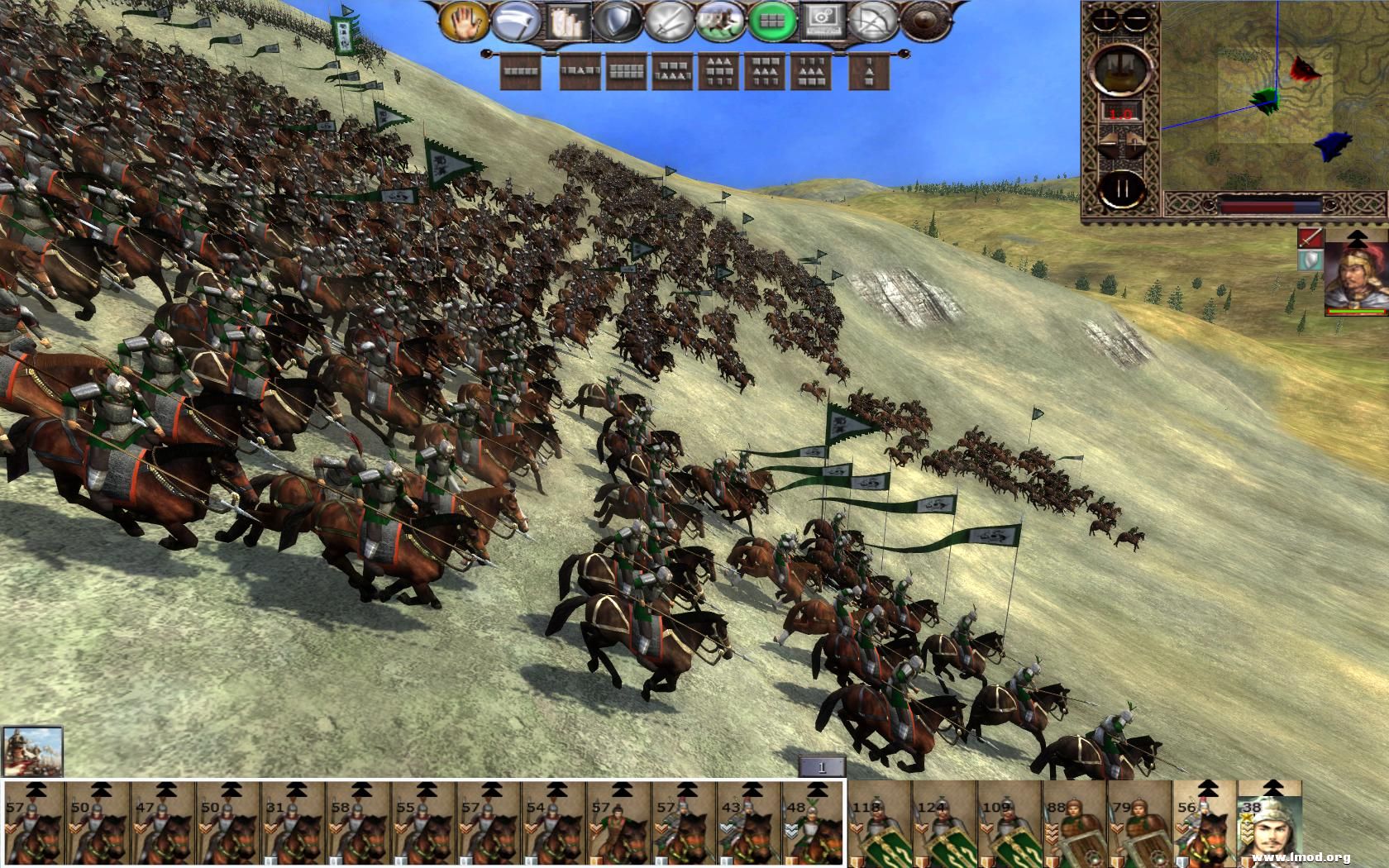This screenshot has height=868, width=1389.
Task: Pause the battle with the pause button
Action: click(x=1123, y=189)
